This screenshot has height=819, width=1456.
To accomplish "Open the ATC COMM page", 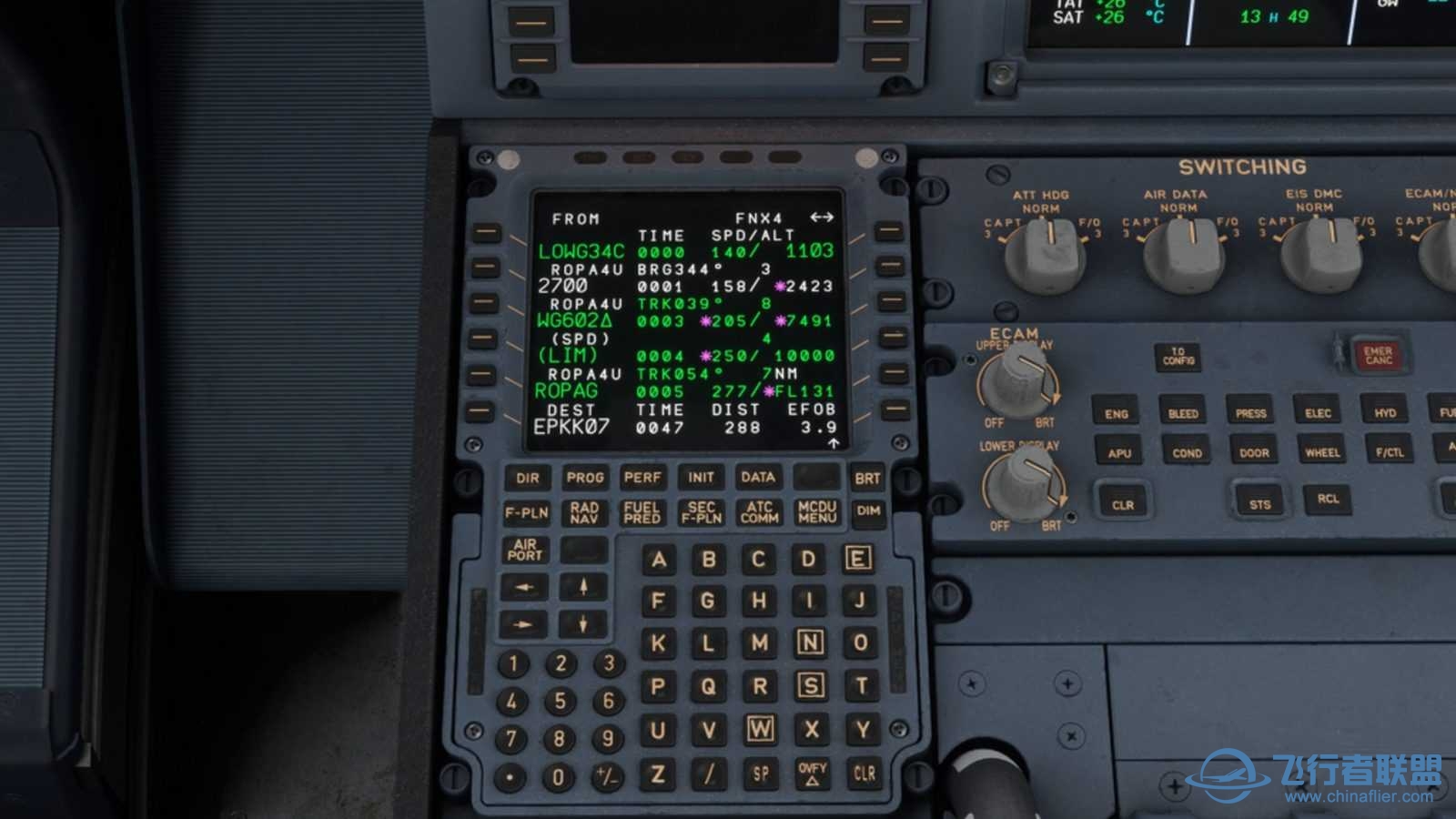I will pos(759,512).
